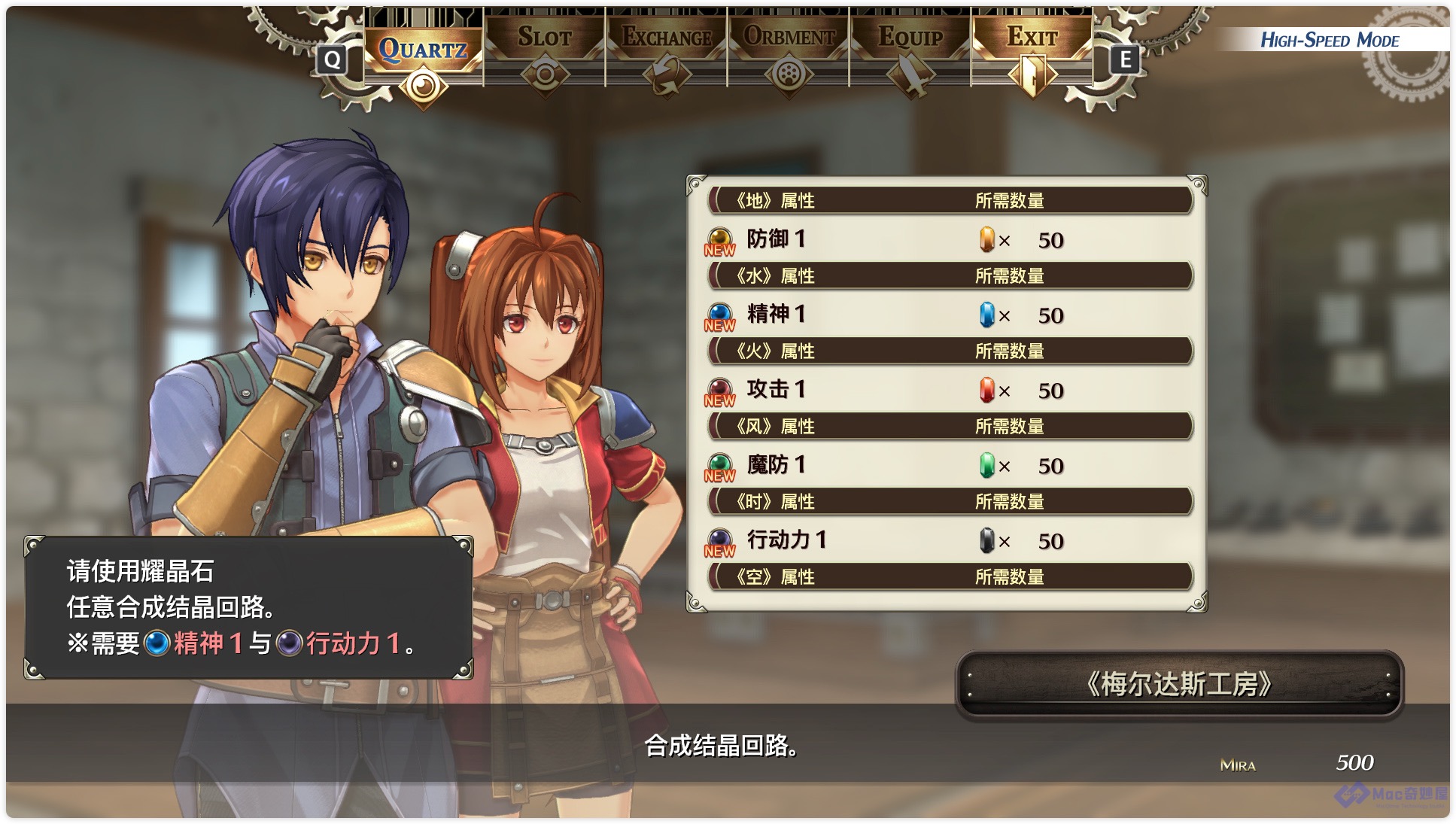
Task: Choose the 《火》属性 category header
Action: coord(950,351)
